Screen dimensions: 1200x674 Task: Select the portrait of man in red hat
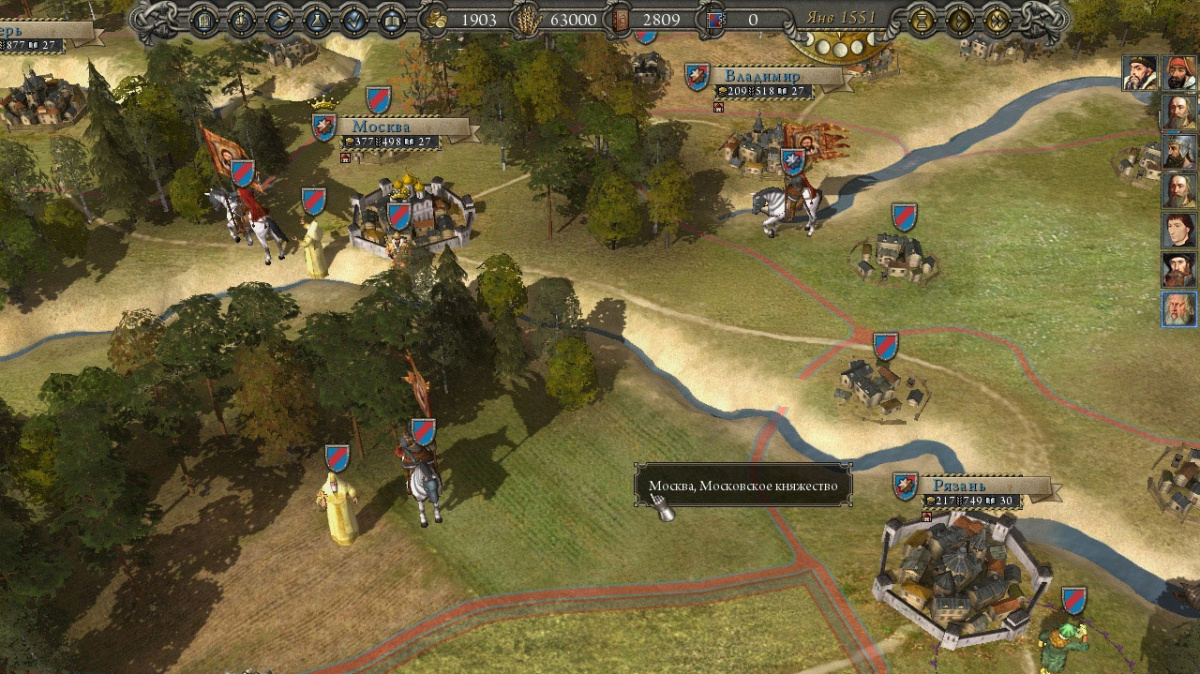[x=1180, y=73]
